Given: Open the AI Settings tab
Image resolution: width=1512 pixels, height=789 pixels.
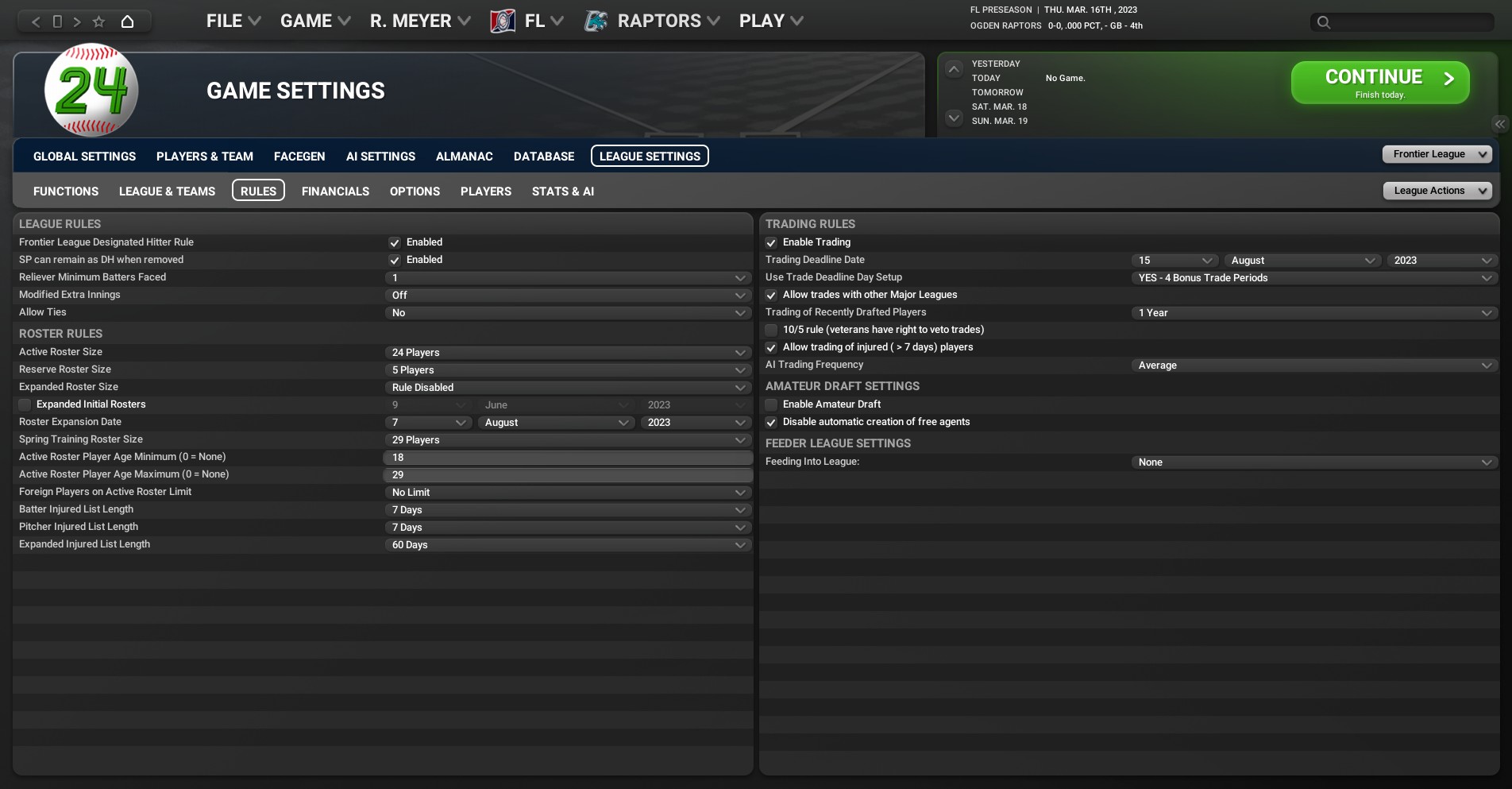Looking at the screenshot, I should coord(380,157).
